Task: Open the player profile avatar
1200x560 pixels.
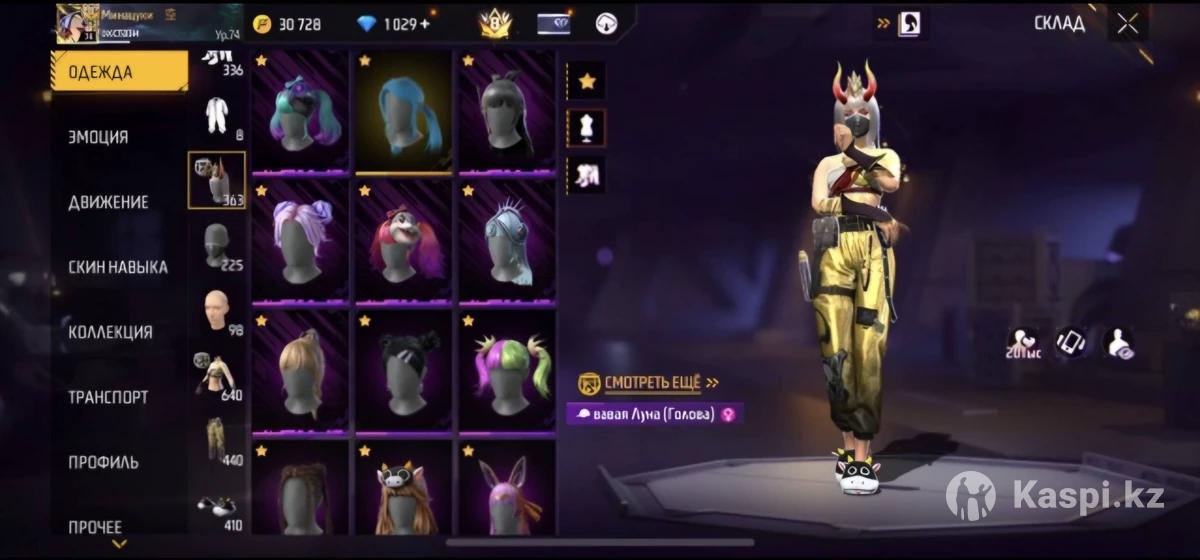Action: pyautogui.click(x=76, y=23)
